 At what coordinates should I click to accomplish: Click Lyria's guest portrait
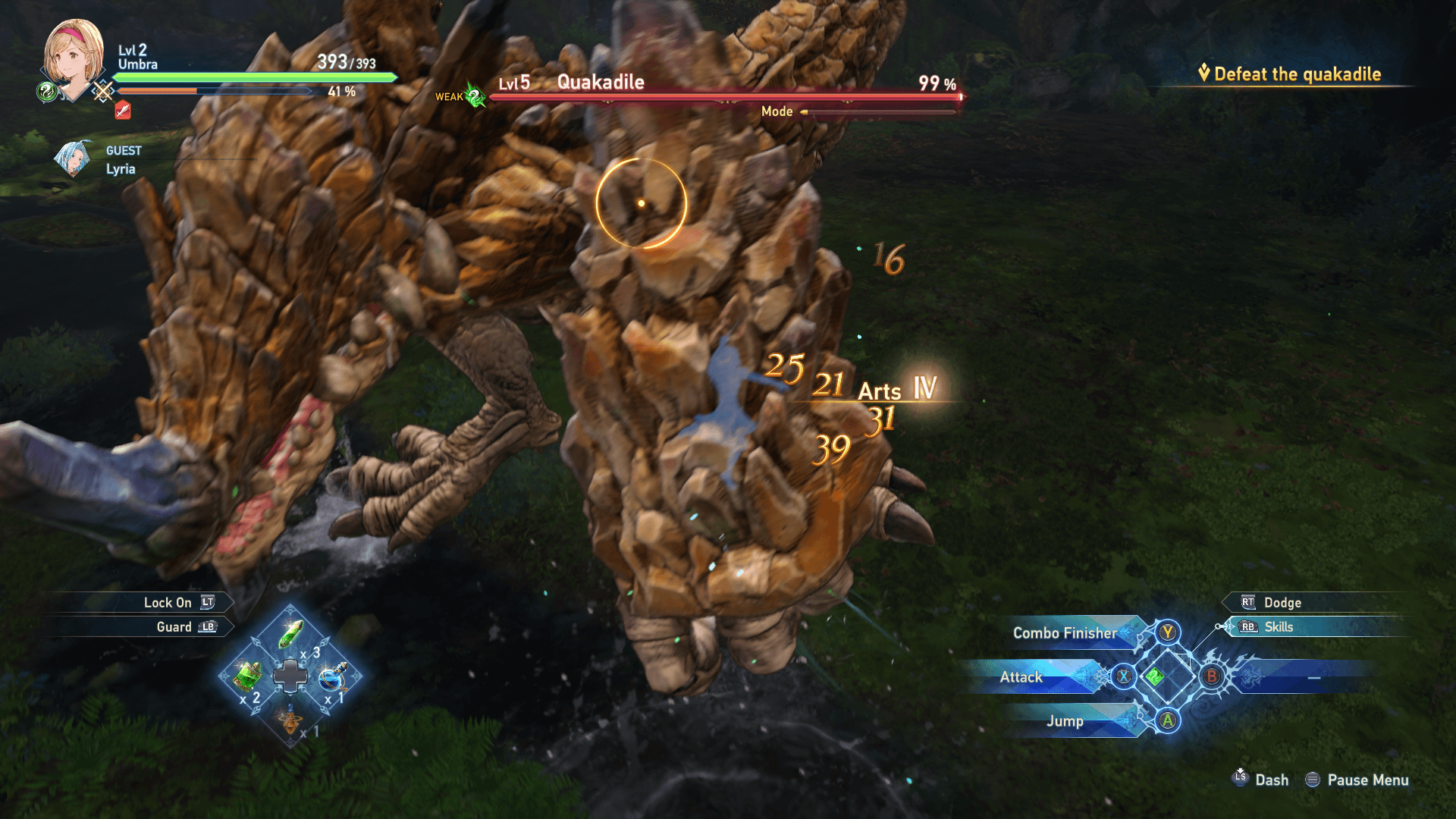73,159
